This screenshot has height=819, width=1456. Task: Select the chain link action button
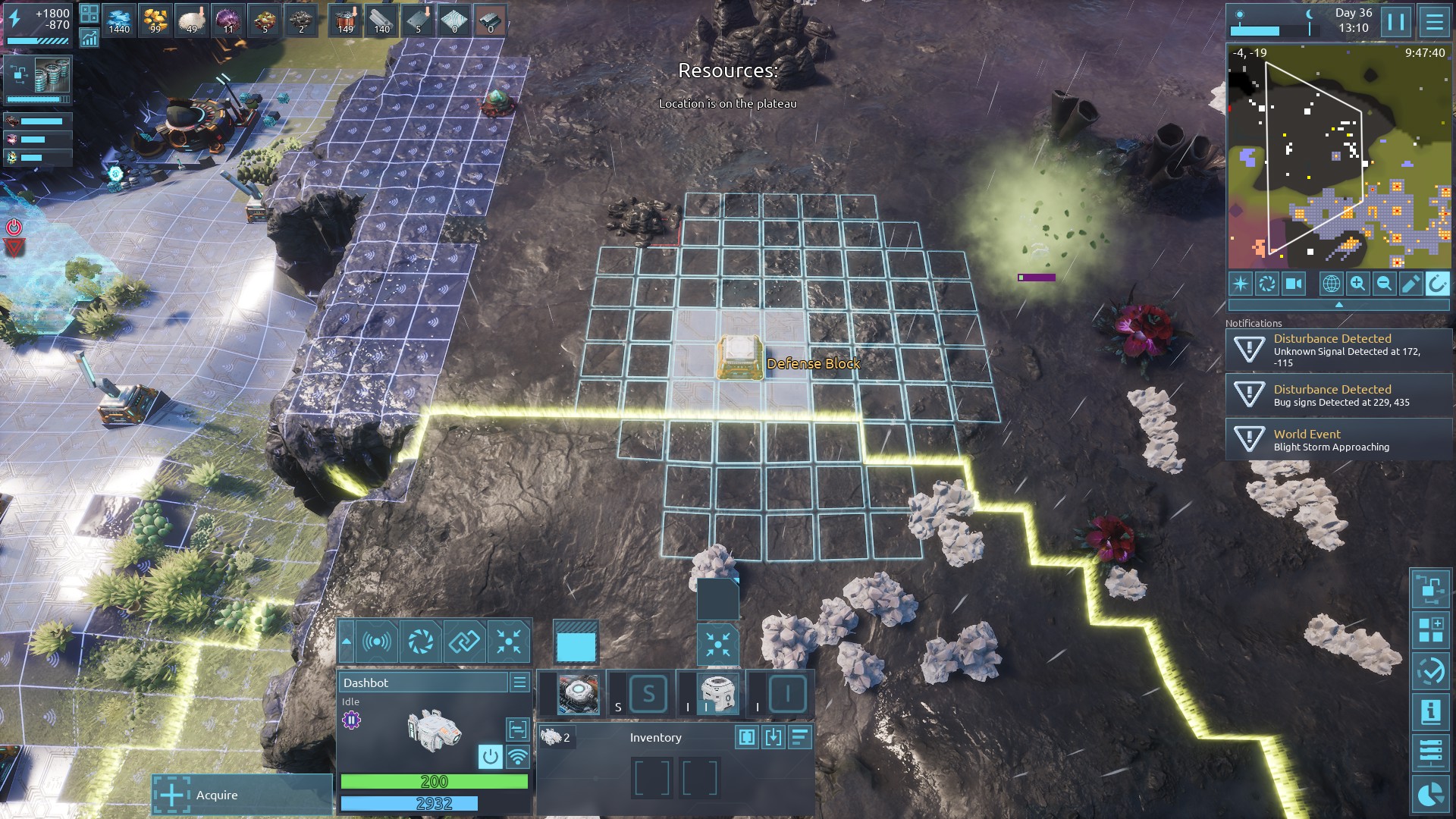[464, 642]
